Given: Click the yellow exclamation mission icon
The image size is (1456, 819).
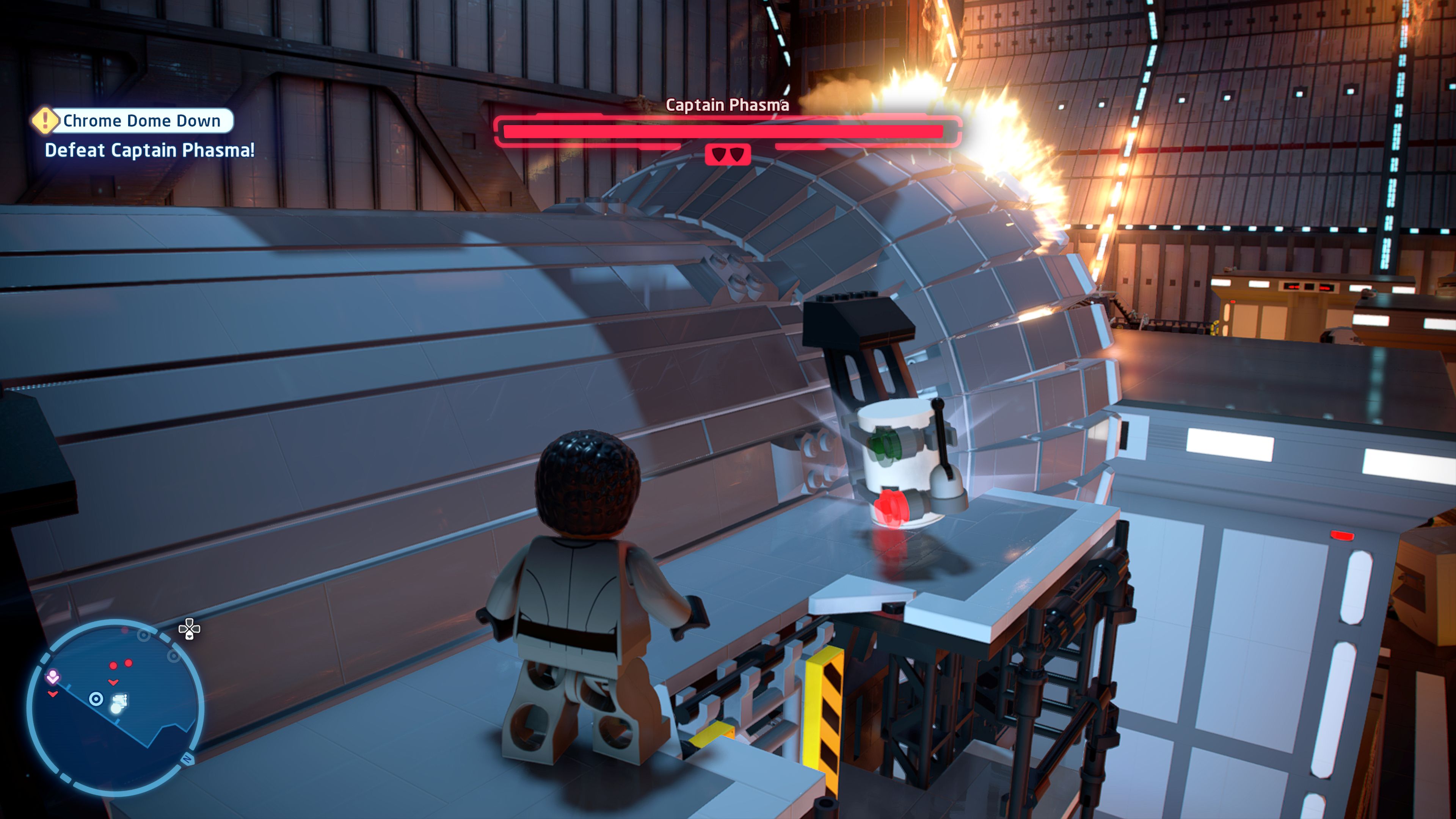Looking at the screenshot, I should (x=45, y=121).
